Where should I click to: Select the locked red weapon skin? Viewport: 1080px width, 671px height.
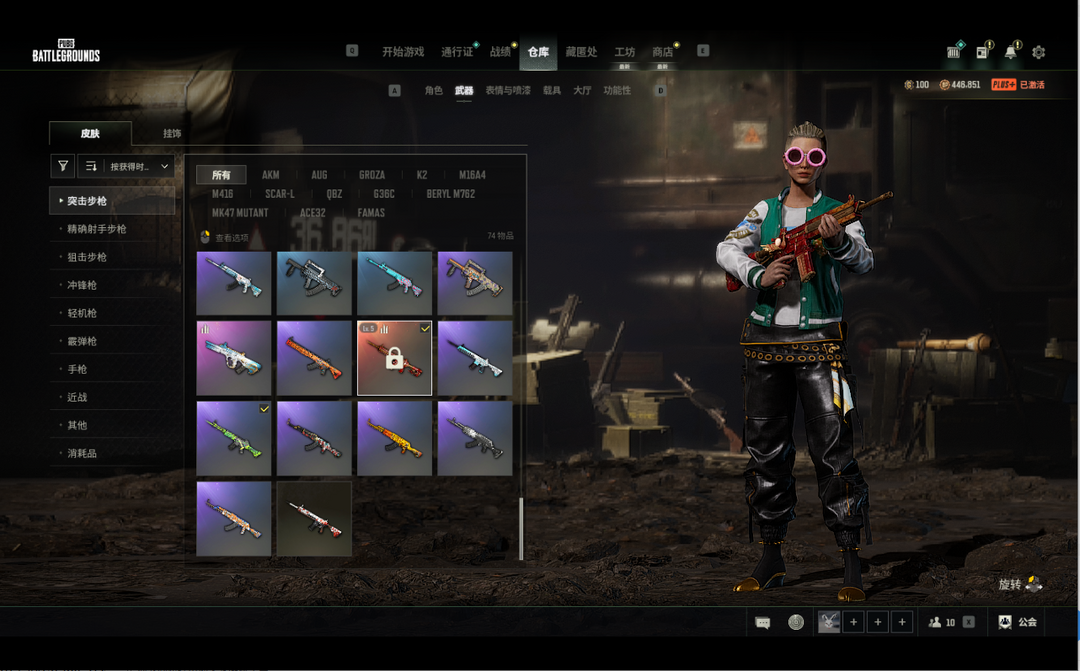(394, 358)
